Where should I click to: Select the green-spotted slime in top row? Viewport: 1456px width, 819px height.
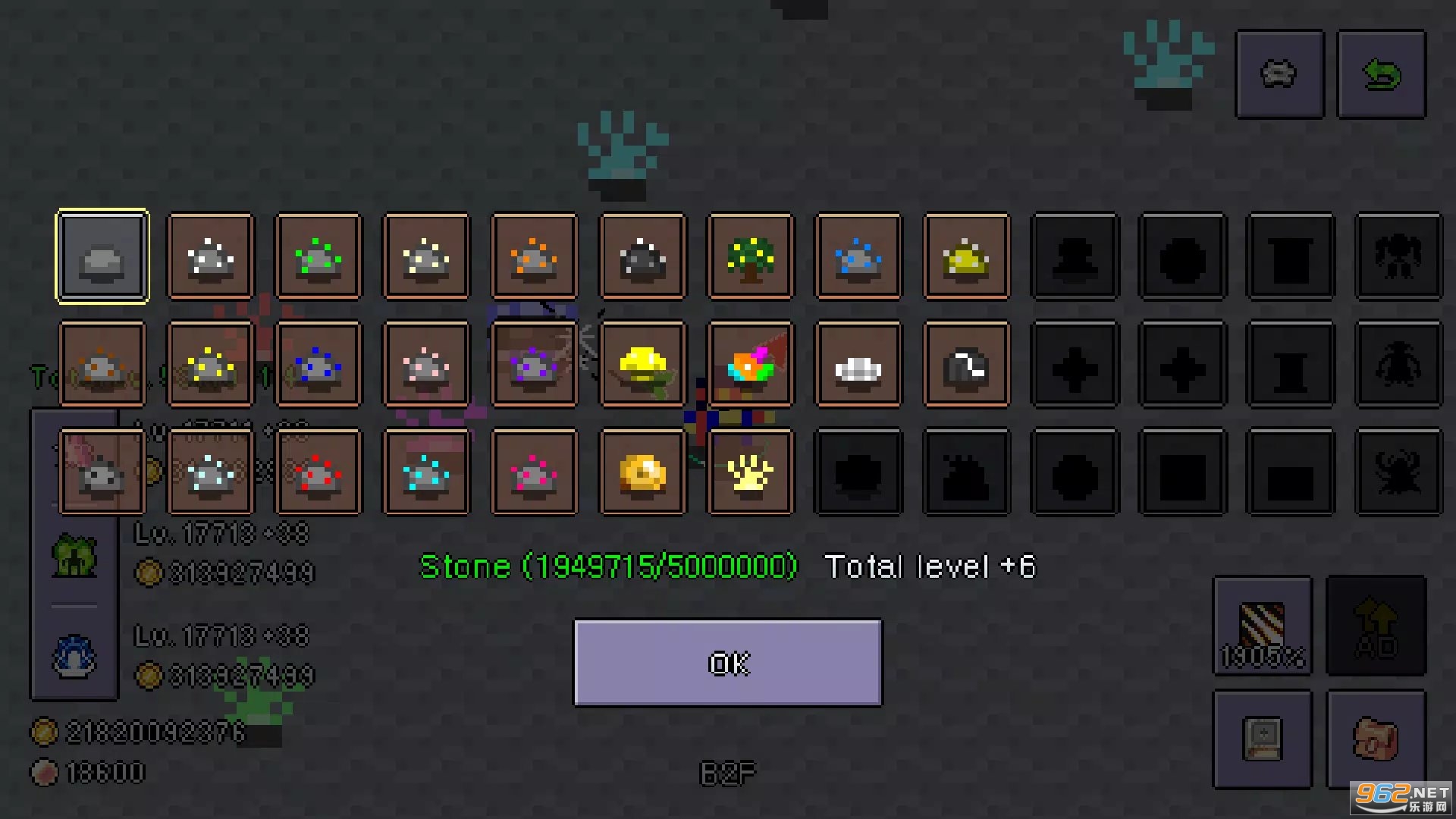318,256
